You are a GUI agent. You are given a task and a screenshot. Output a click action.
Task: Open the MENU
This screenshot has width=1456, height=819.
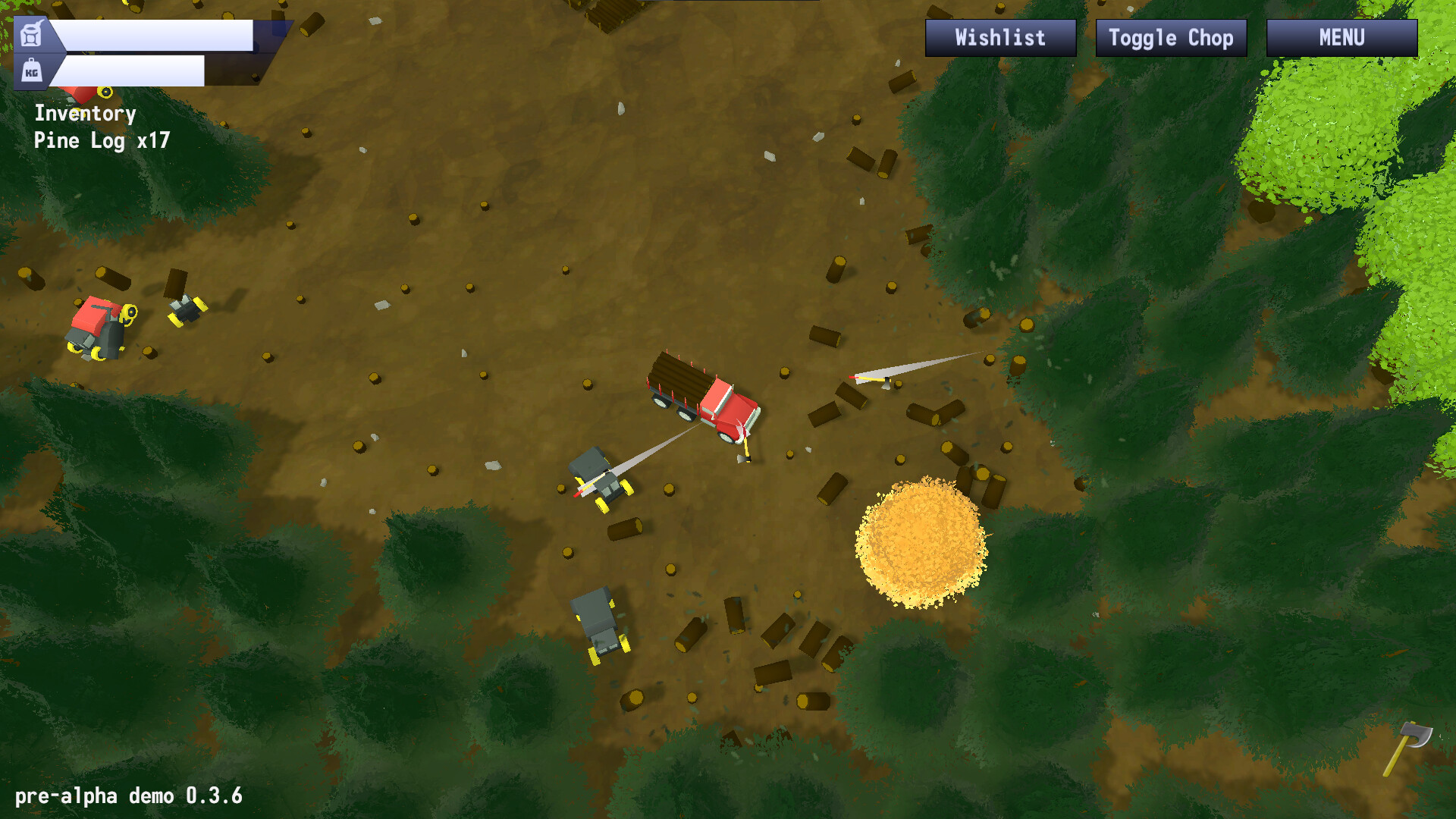1341,35
